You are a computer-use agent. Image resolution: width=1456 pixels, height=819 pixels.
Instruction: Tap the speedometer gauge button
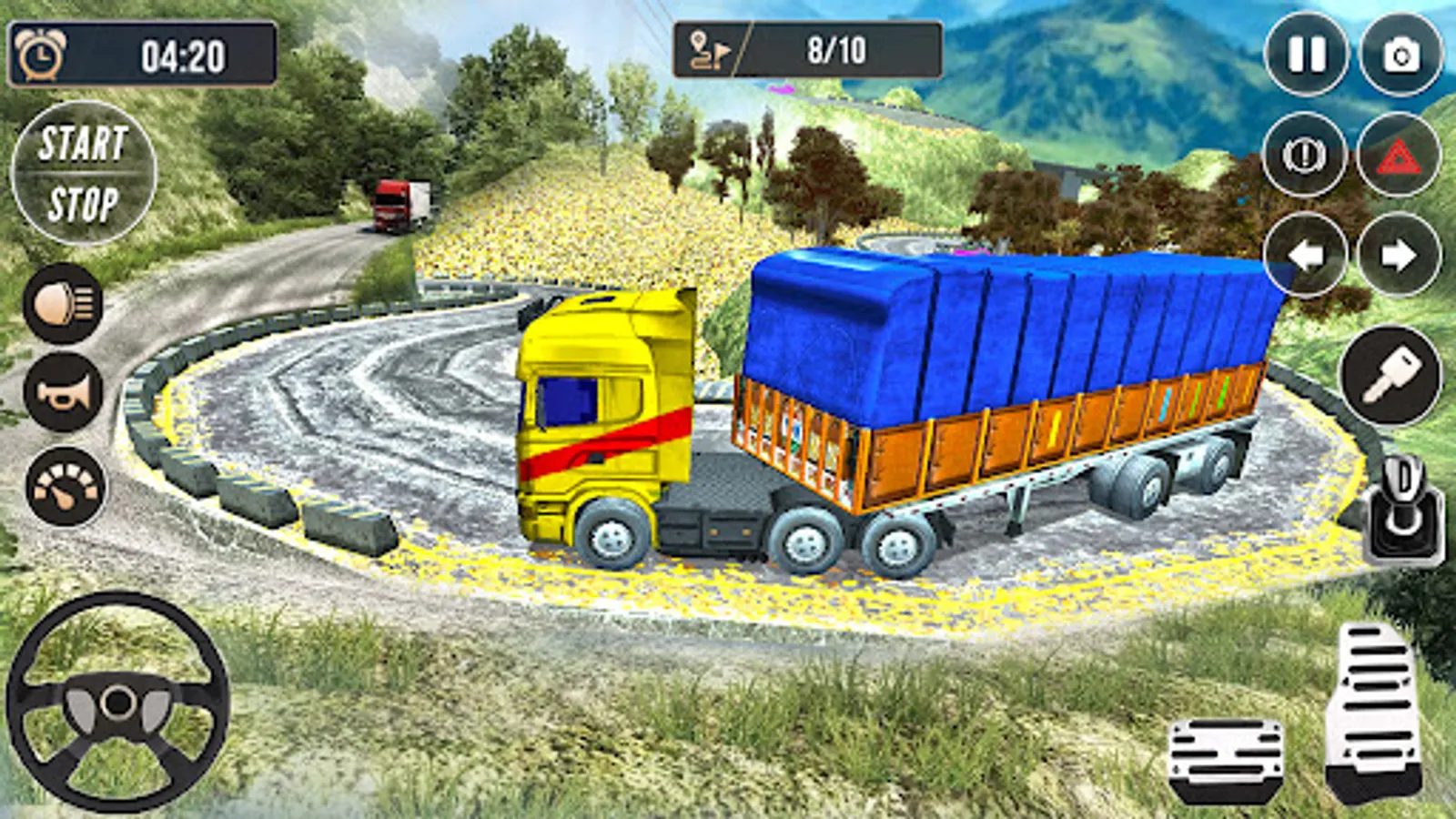[x=66, y=486]
